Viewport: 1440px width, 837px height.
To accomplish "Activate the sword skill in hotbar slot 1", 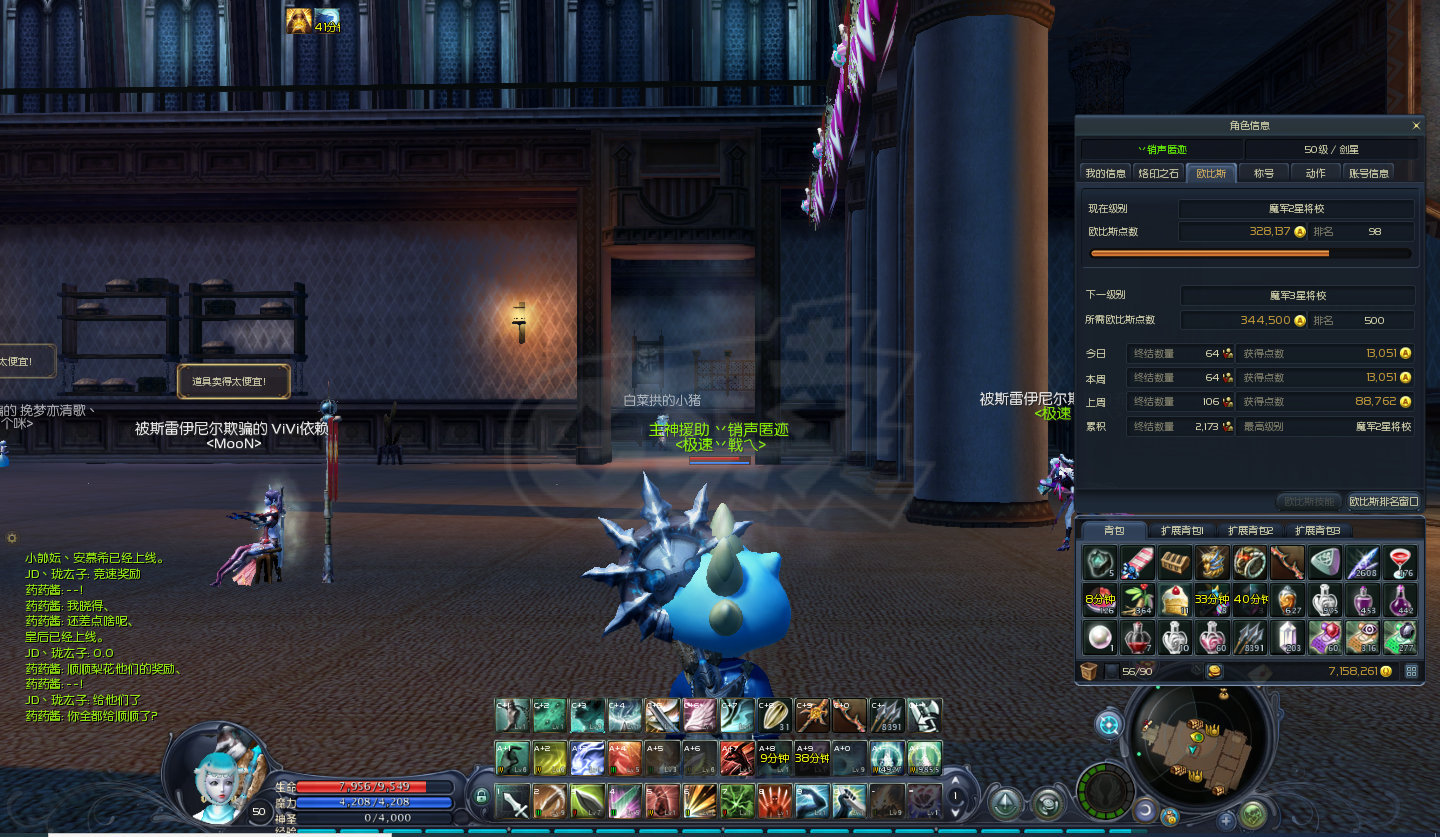I will 513,801.
